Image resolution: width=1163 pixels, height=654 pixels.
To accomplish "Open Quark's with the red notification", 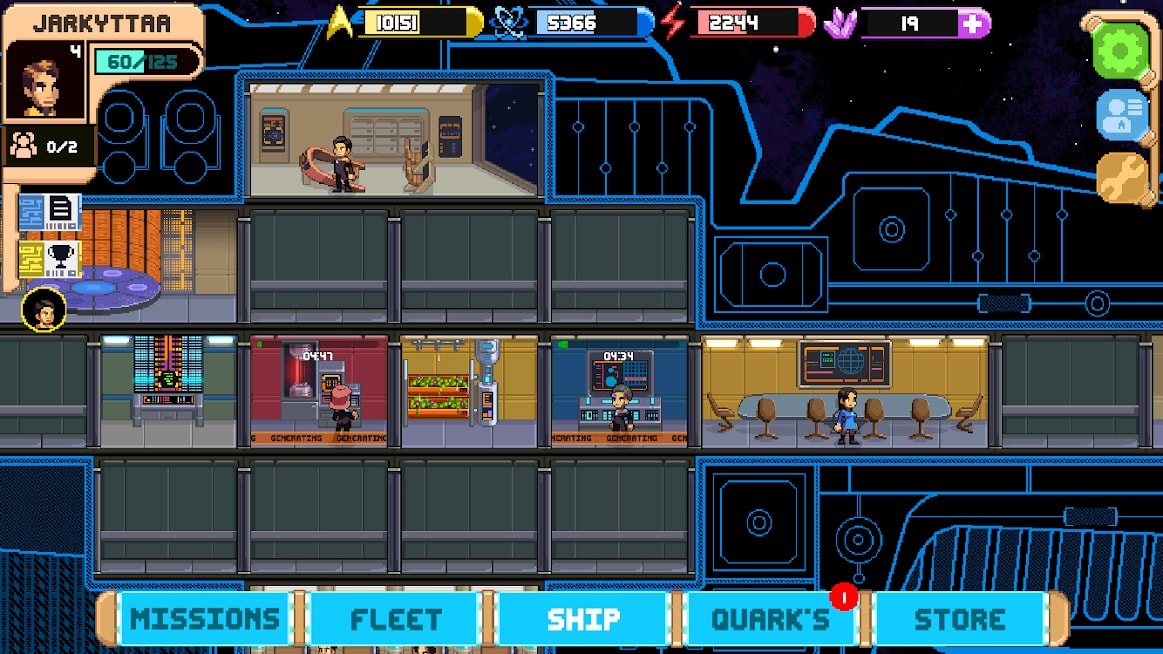I will 771,618.
